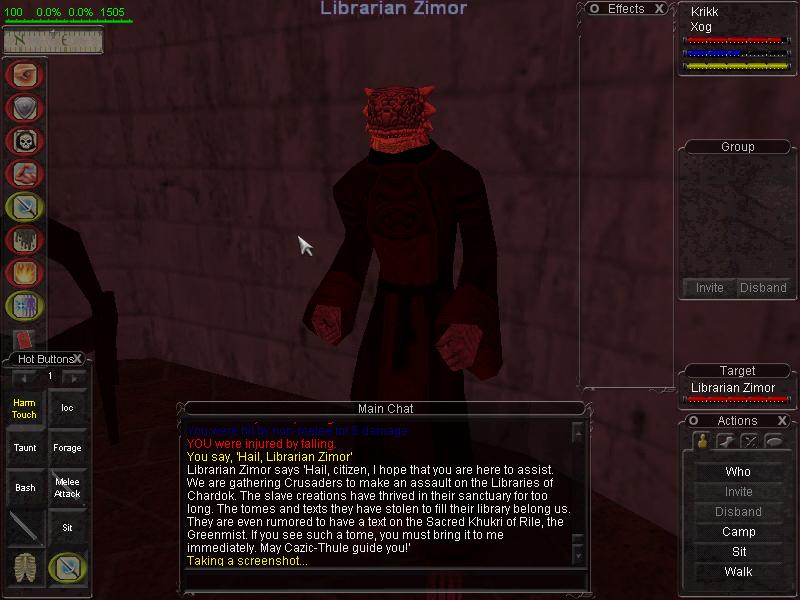Activate the Harm Touch hot button
The width and height of the screenshot is (800, 600).
pyautogui.click(x=24, y=408)
